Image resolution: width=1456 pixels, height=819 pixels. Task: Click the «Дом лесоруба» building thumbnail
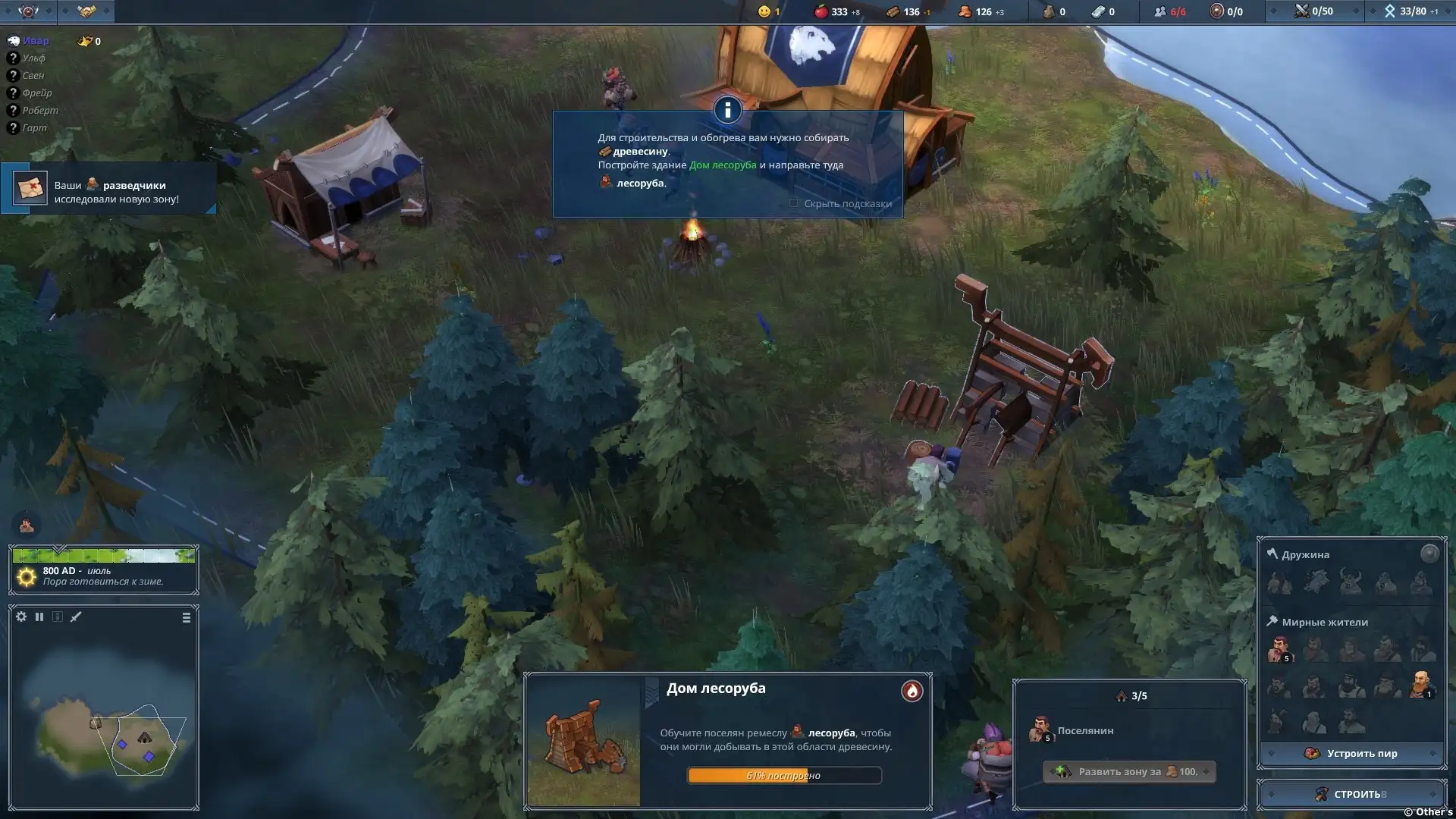coord(584,742)
